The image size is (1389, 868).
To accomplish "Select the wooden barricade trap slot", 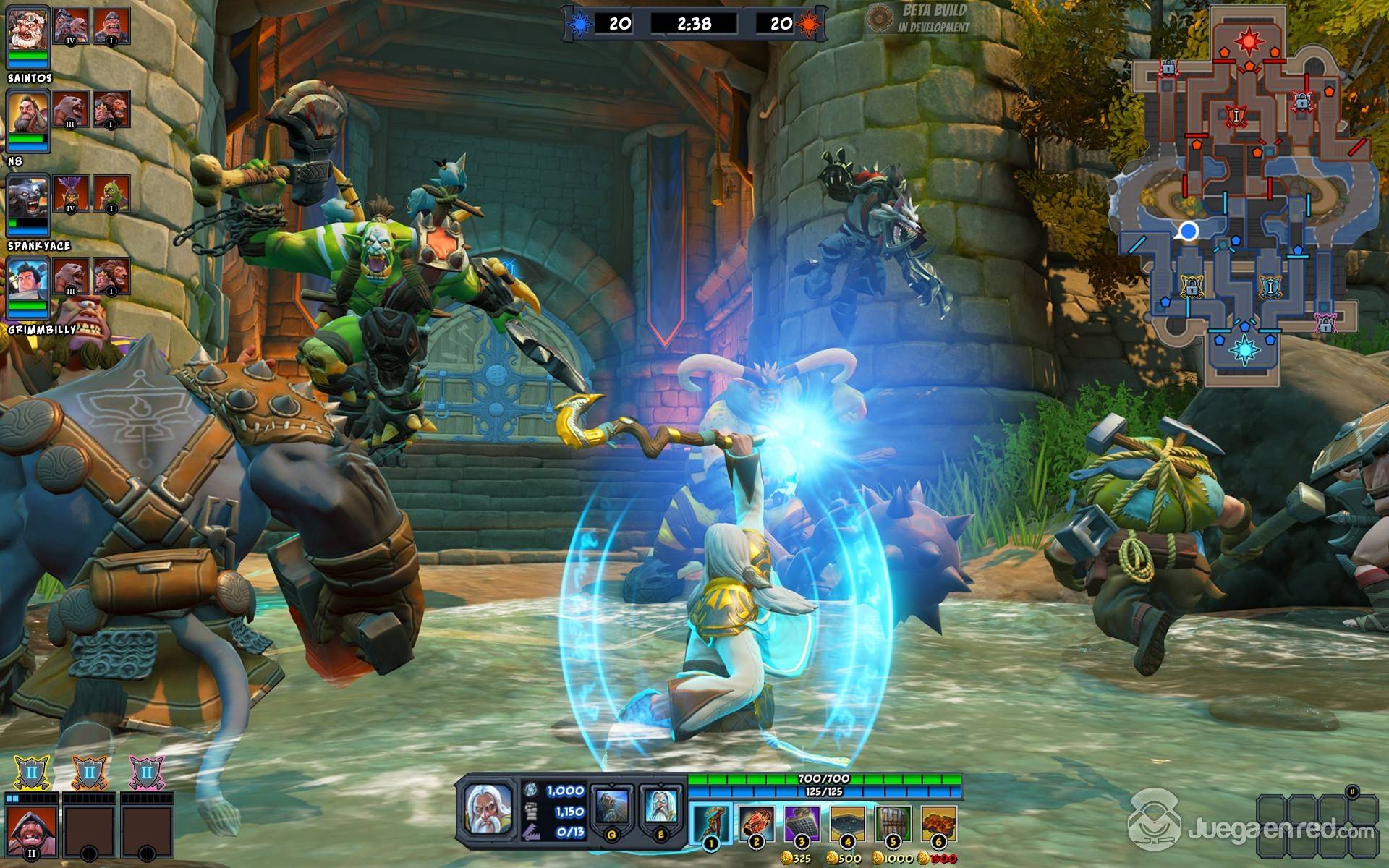I will [x=893, y=825].
